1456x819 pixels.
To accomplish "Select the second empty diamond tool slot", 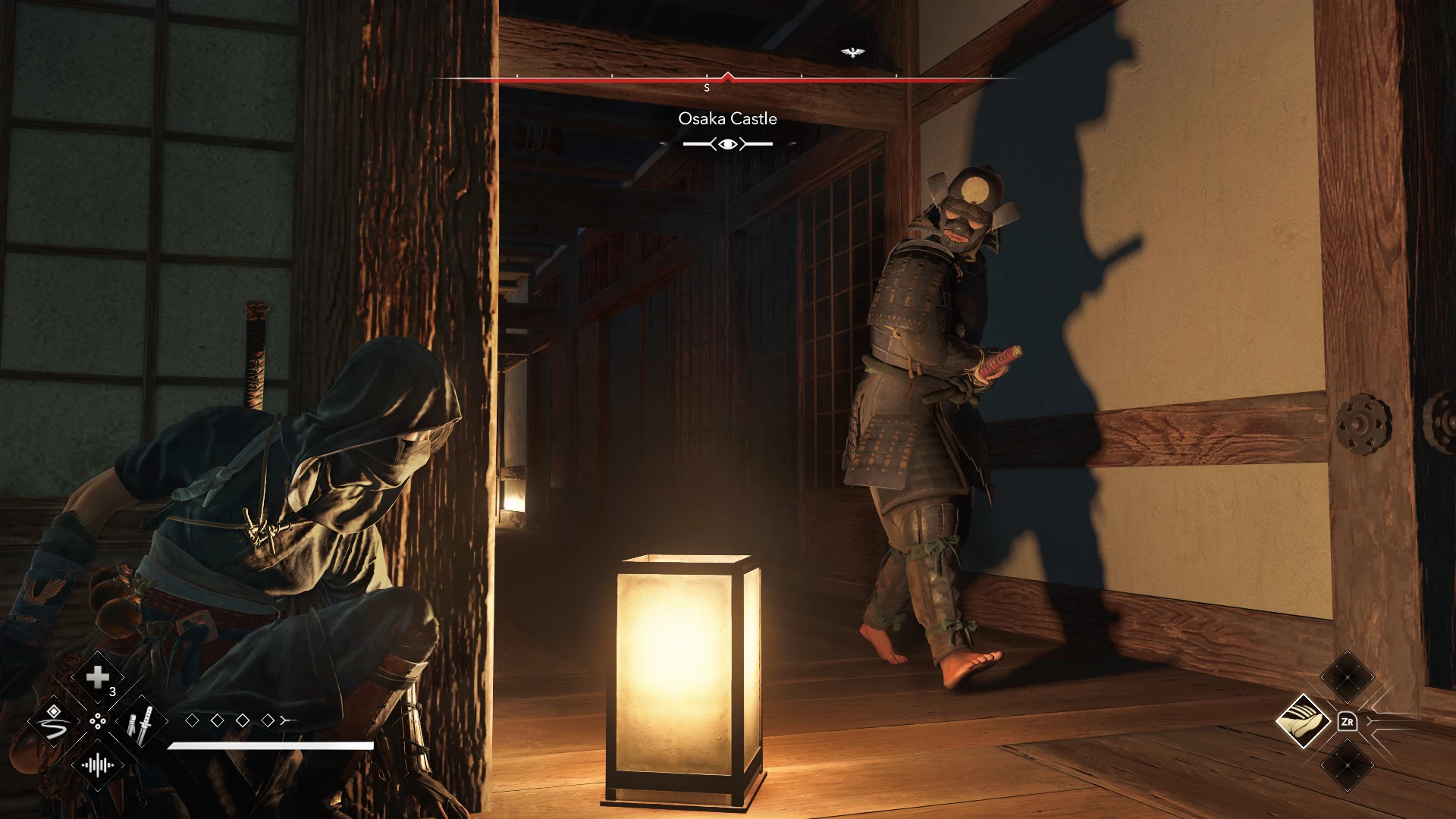I will tap(218, 720).
